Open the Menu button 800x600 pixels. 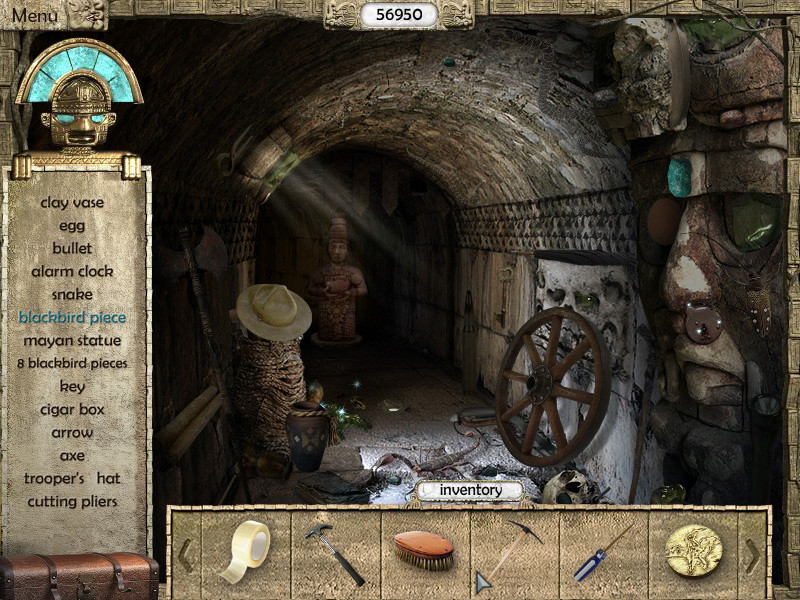(34, 15)
